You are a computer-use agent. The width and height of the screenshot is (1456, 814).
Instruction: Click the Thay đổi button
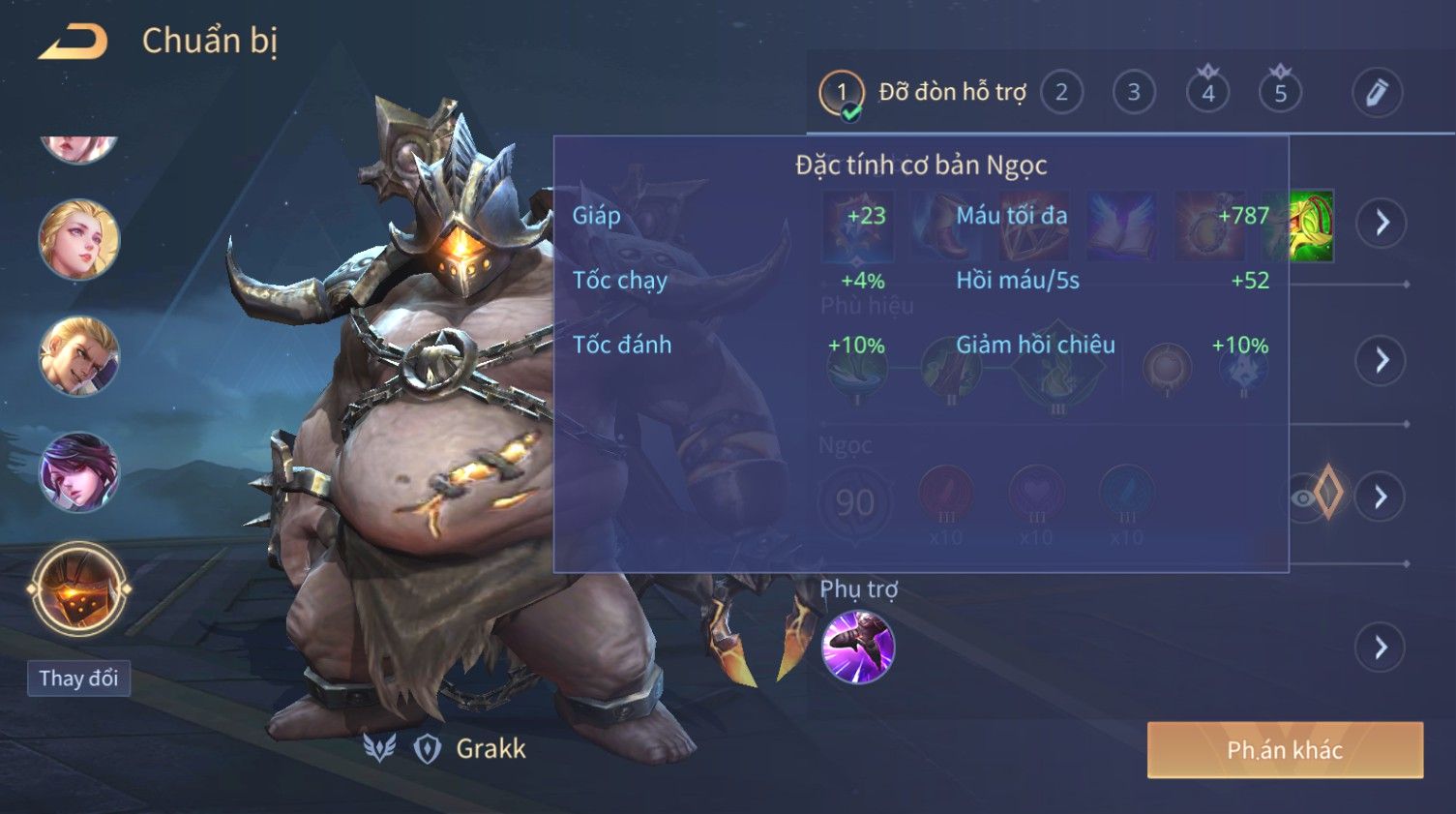point(78,678)
